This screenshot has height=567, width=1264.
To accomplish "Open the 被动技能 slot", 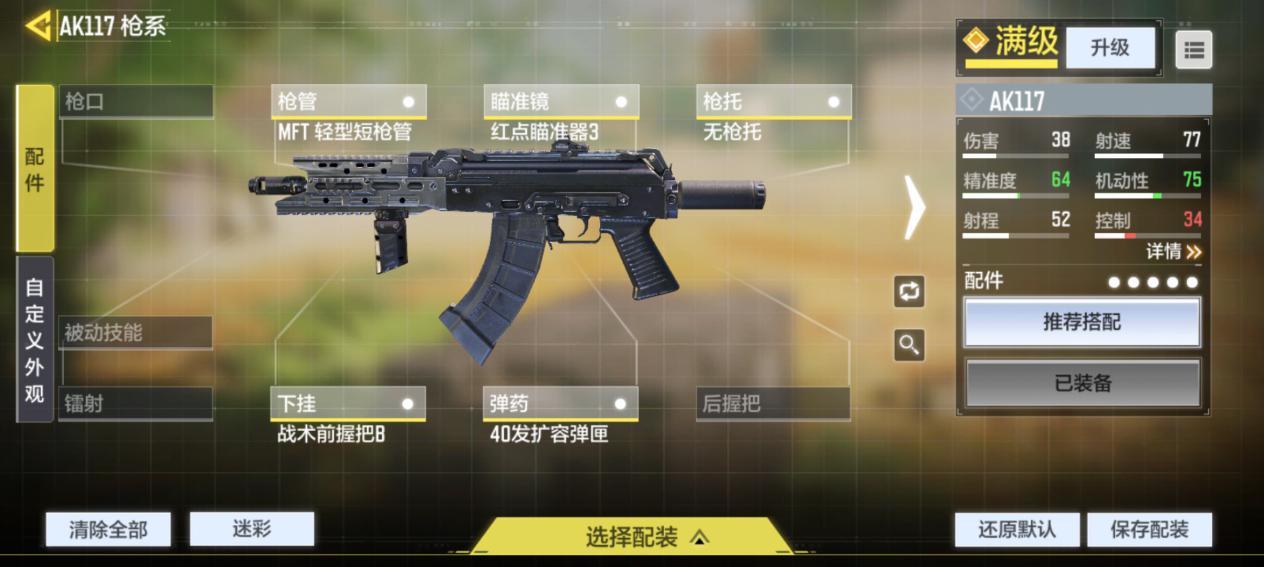I will pos(136,333).
